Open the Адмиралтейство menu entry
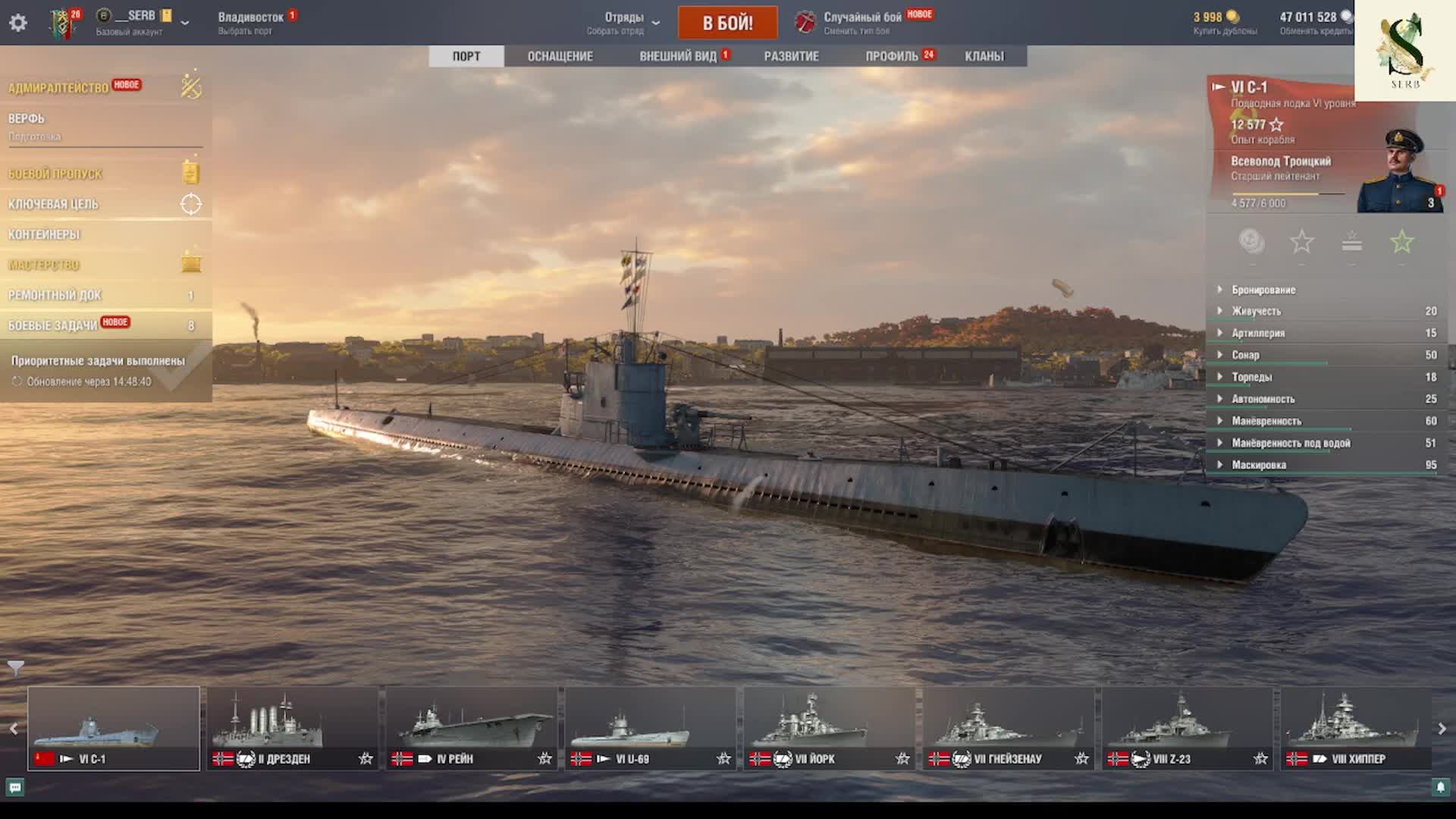Image resolution: width=1456 pixels, height=819 pixels. point(58,88)
